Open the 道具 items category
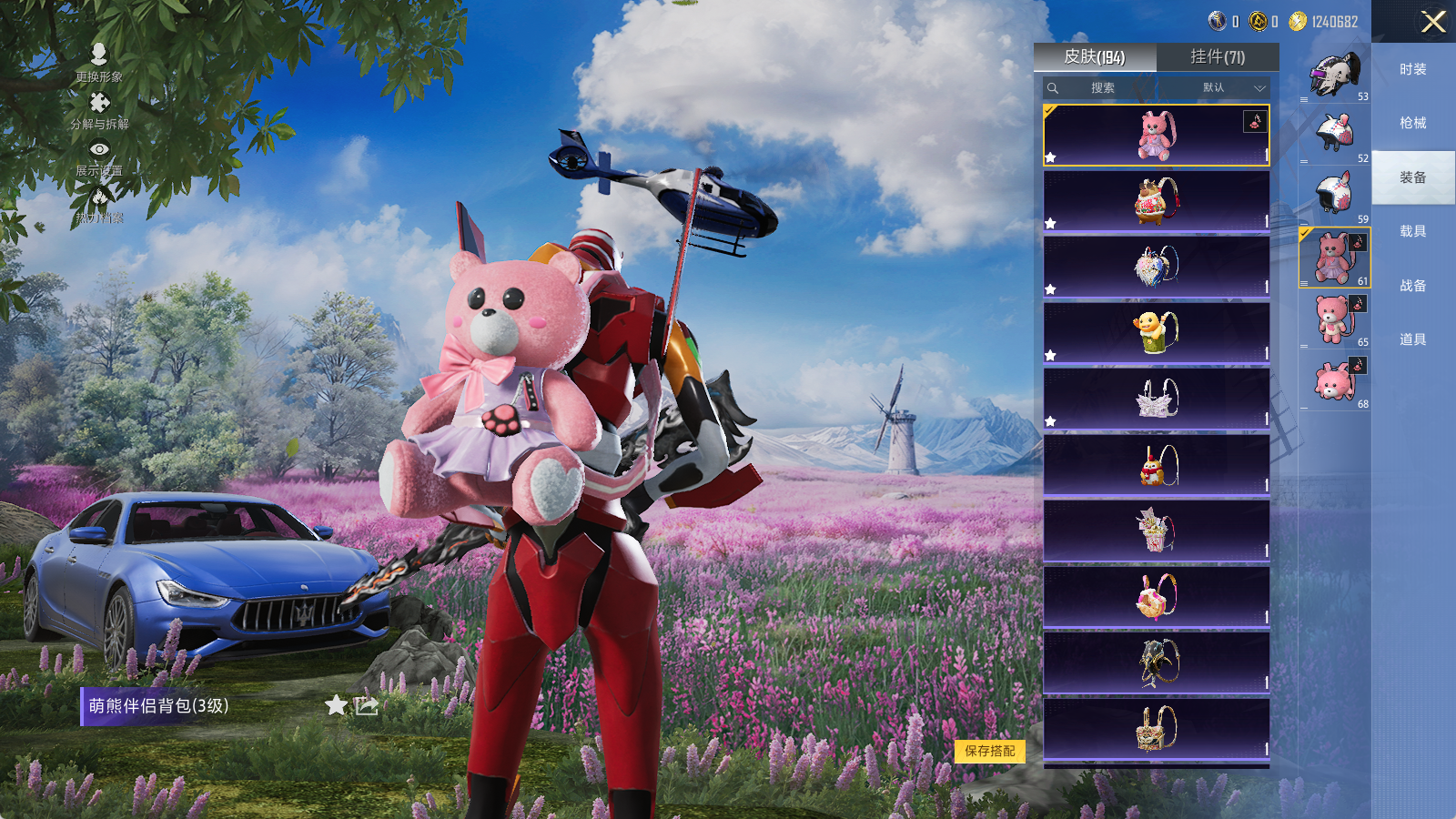Image resolution: width=1456 pixels, height=819 pixels. (x=1412, y=339)
